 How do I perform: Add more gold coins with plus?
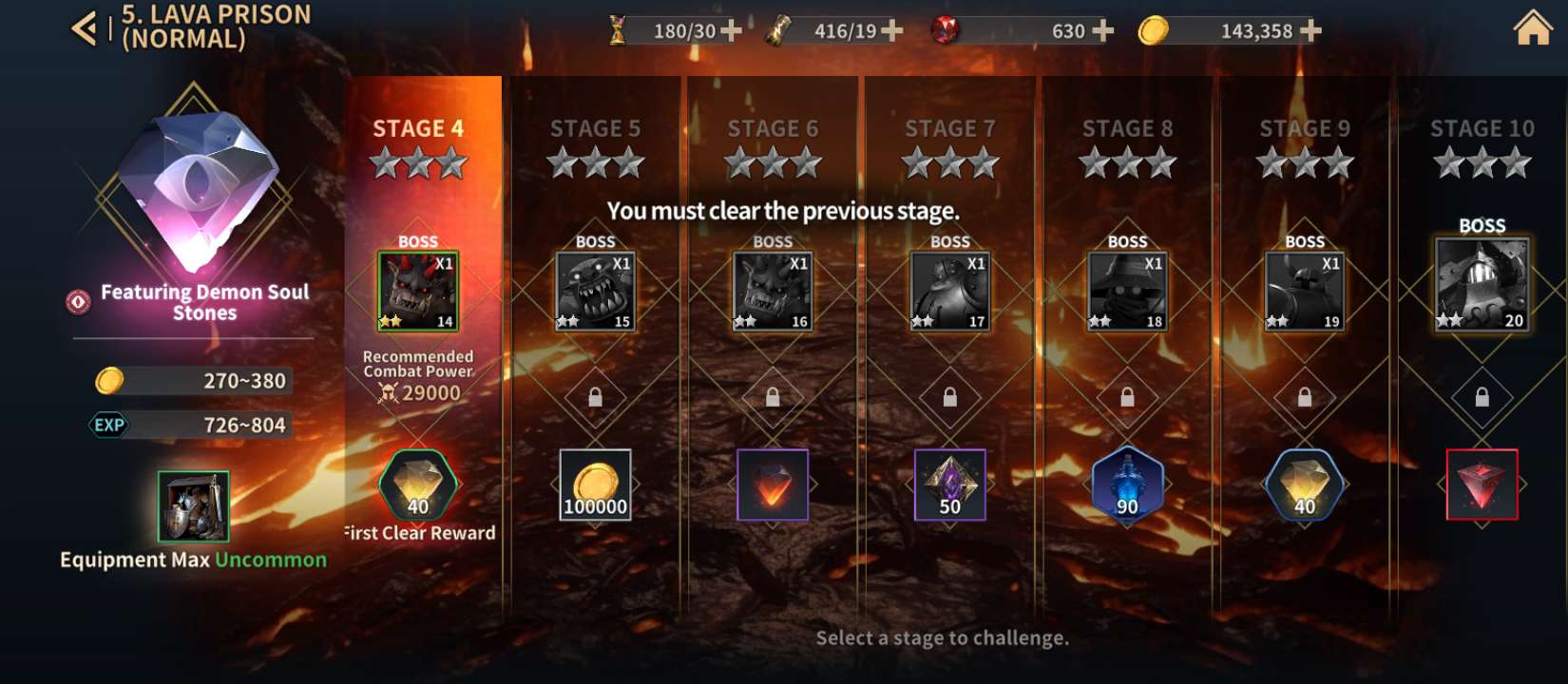pos(1310,31)
